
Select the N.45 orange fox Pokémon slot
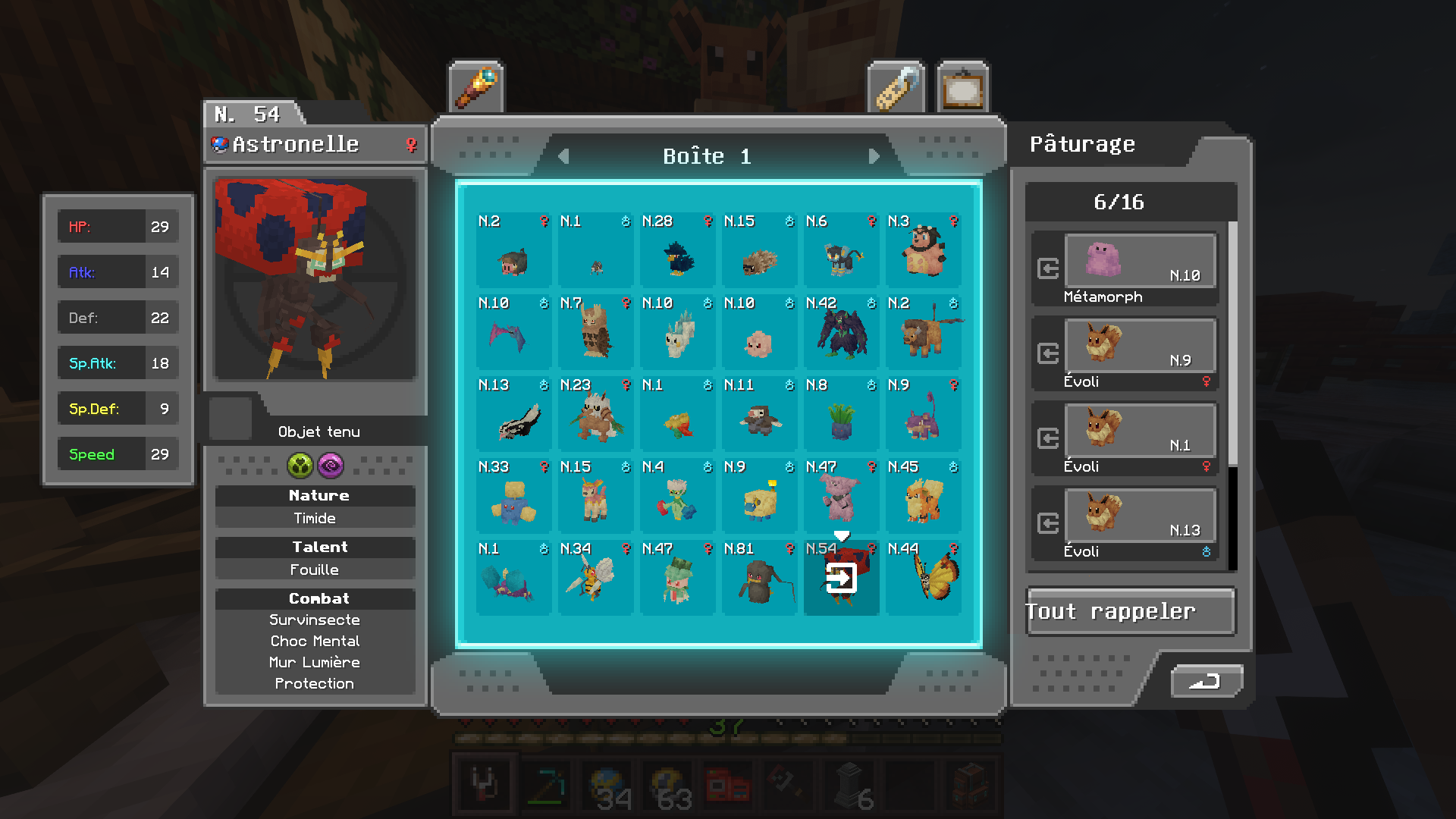[924, 496]
